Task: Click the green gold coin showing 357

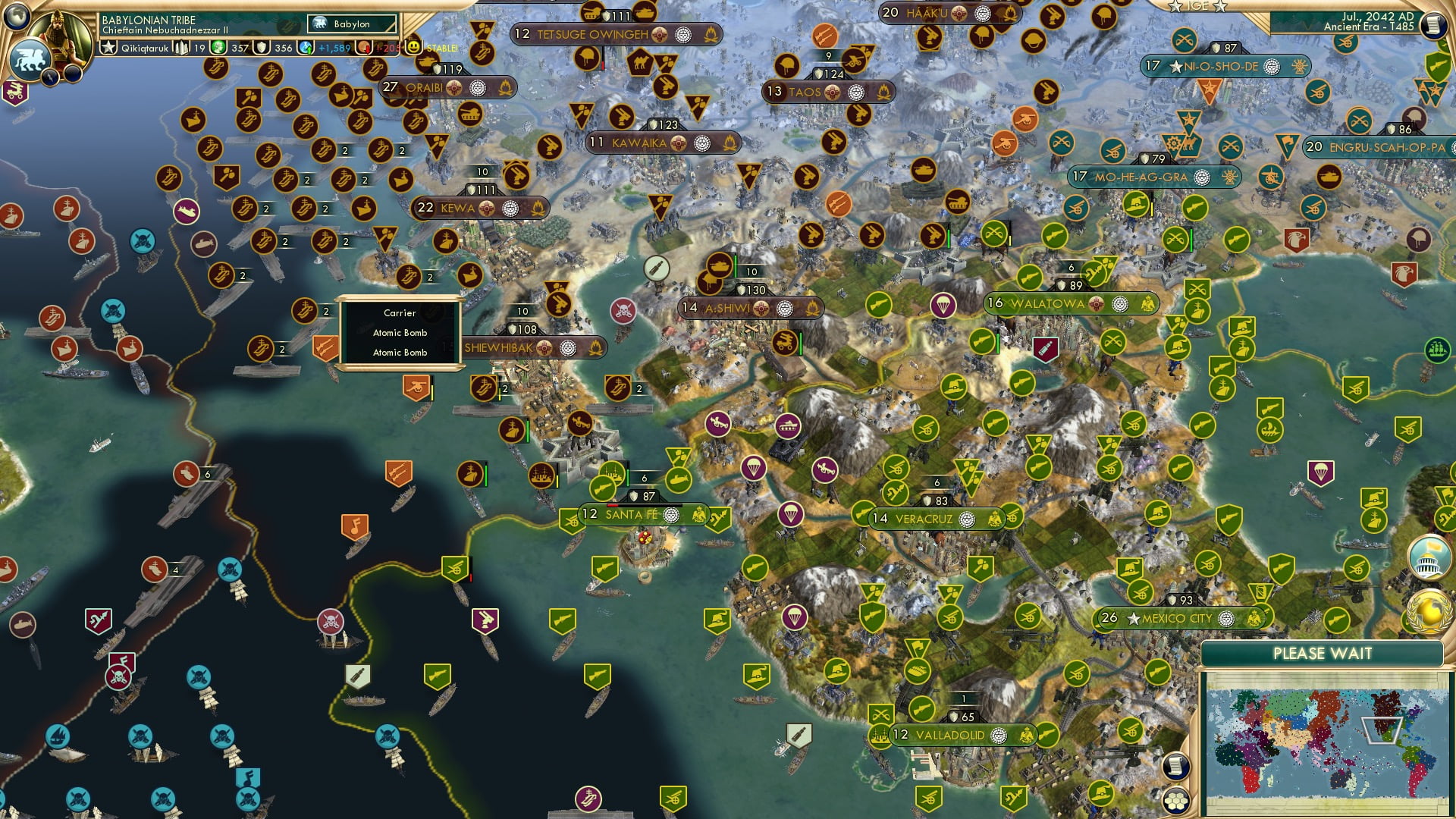Action: coord(218,48)
